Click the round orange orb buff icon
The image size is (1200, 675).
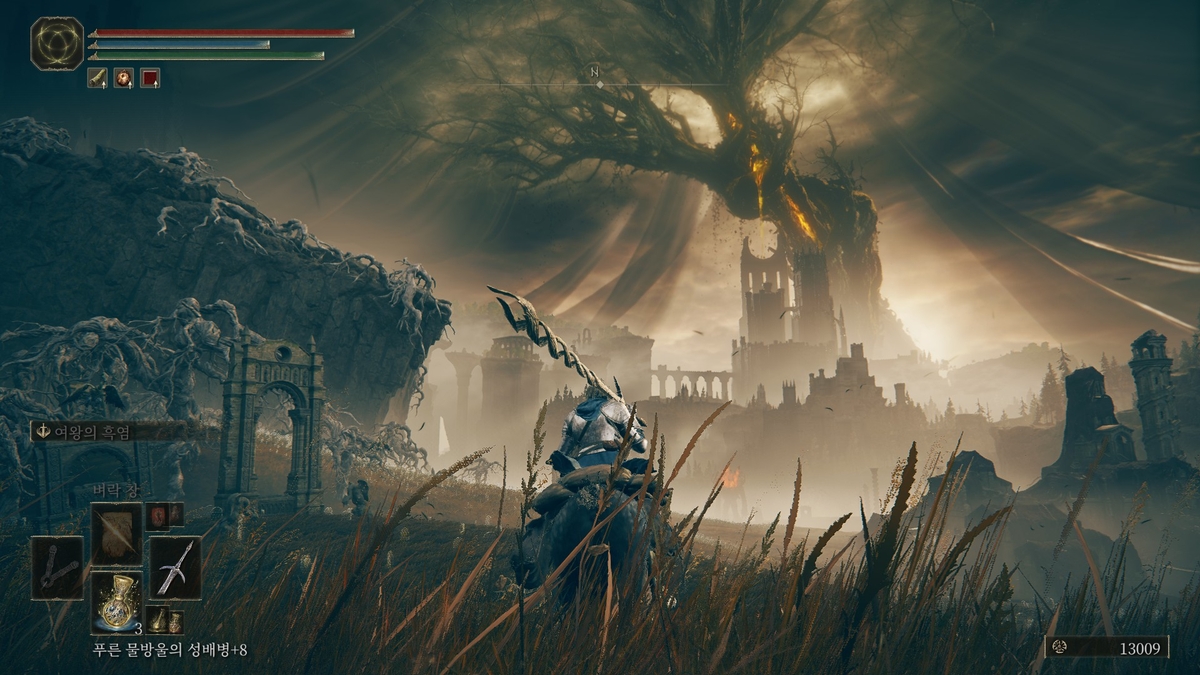(123, 78)
